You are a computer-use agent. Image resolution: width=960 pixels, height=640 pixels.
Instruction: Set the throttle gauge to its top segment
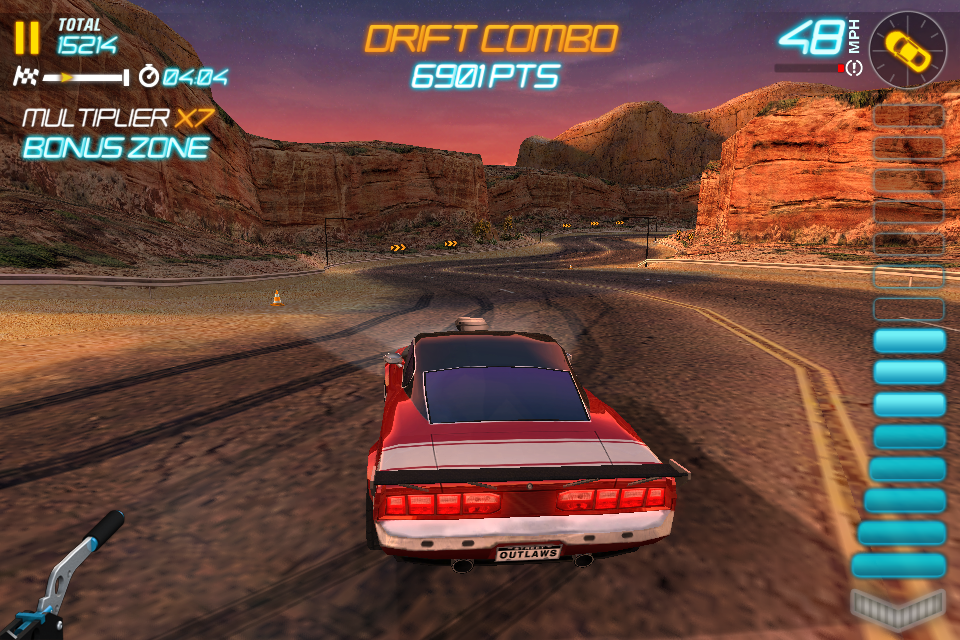coord(908,116)
